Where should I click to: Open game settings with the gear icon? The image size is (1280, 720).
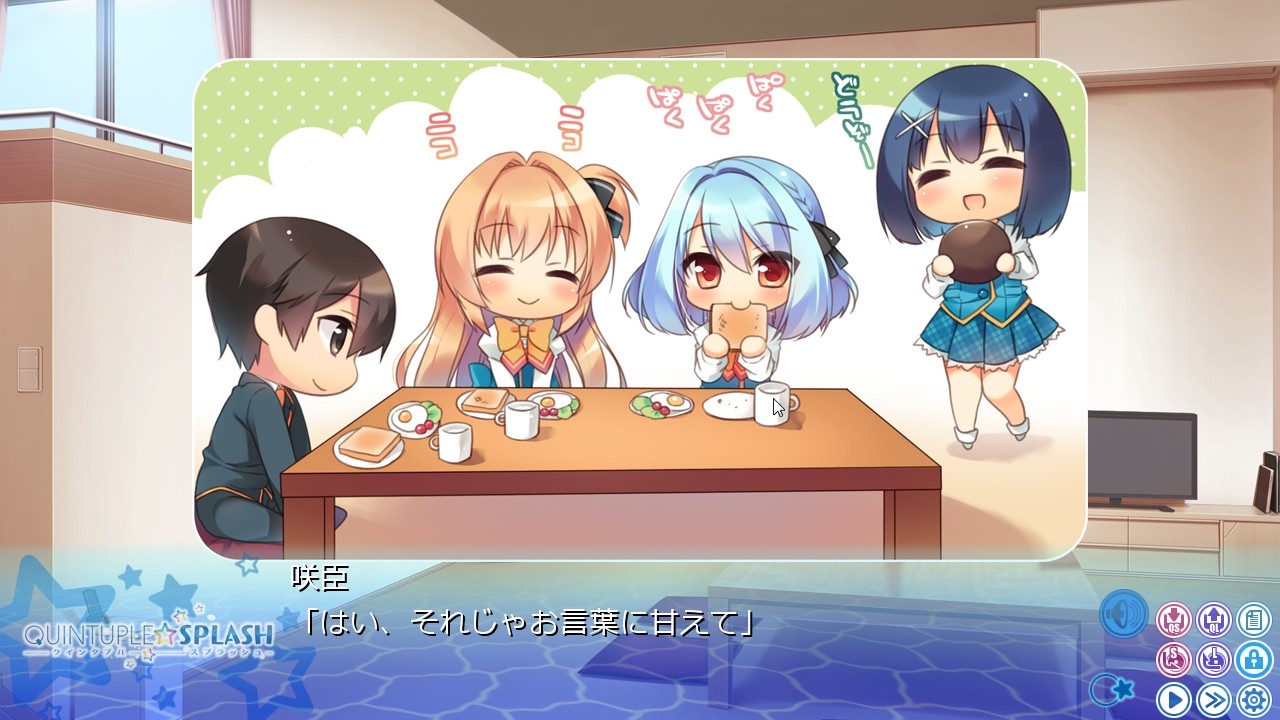tap(1253, 699)
